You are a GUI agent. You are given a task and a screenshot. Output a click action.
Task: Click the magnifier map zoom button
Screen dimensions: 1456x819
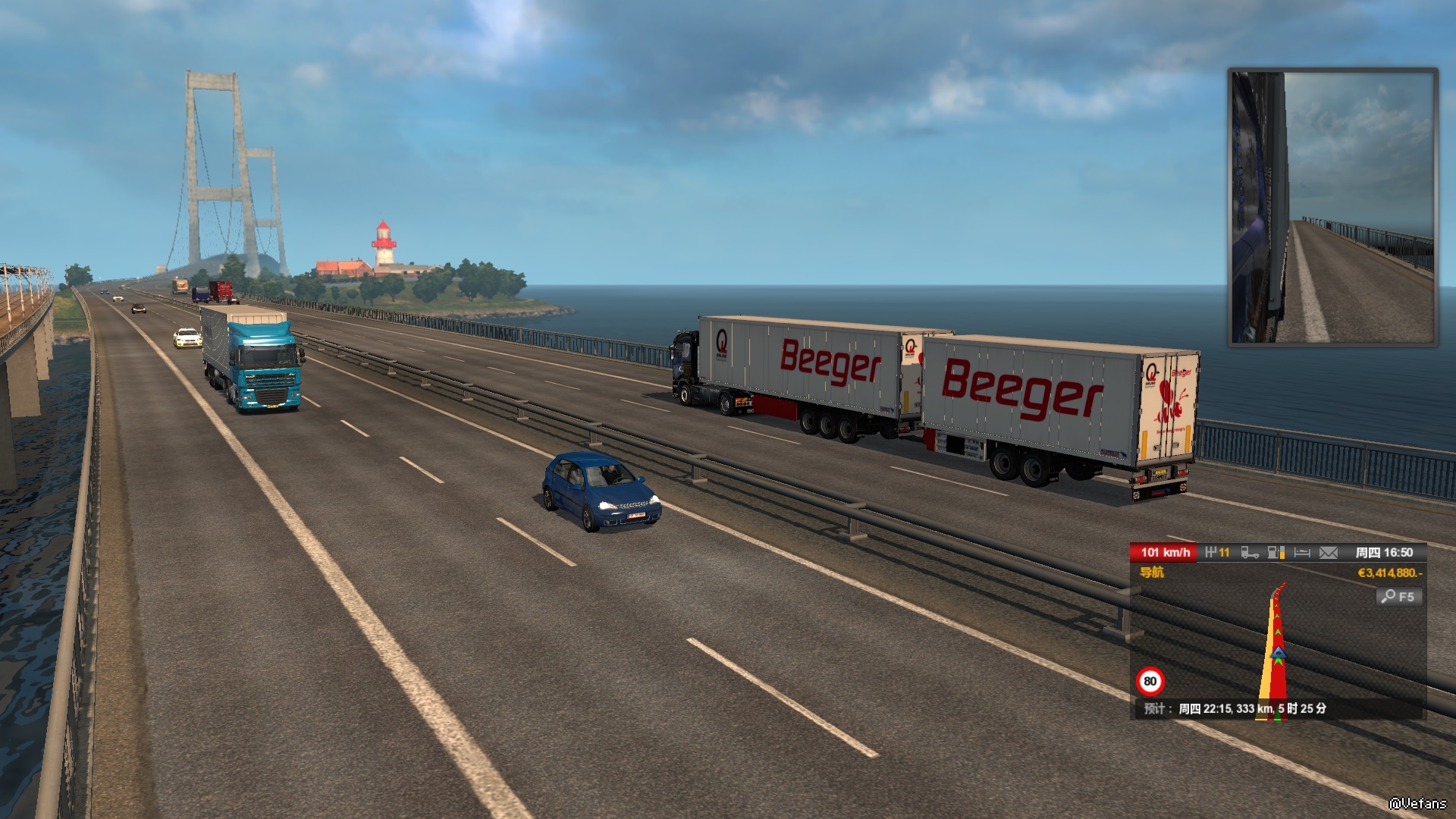tap(1398, 597)
